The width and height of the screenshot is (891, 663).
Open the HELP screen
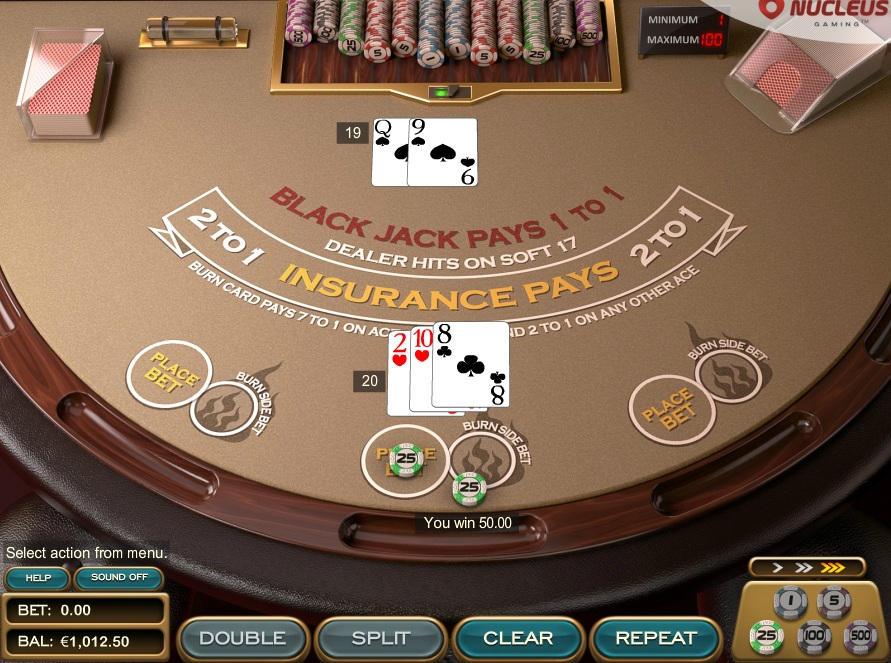click(37, 578)
